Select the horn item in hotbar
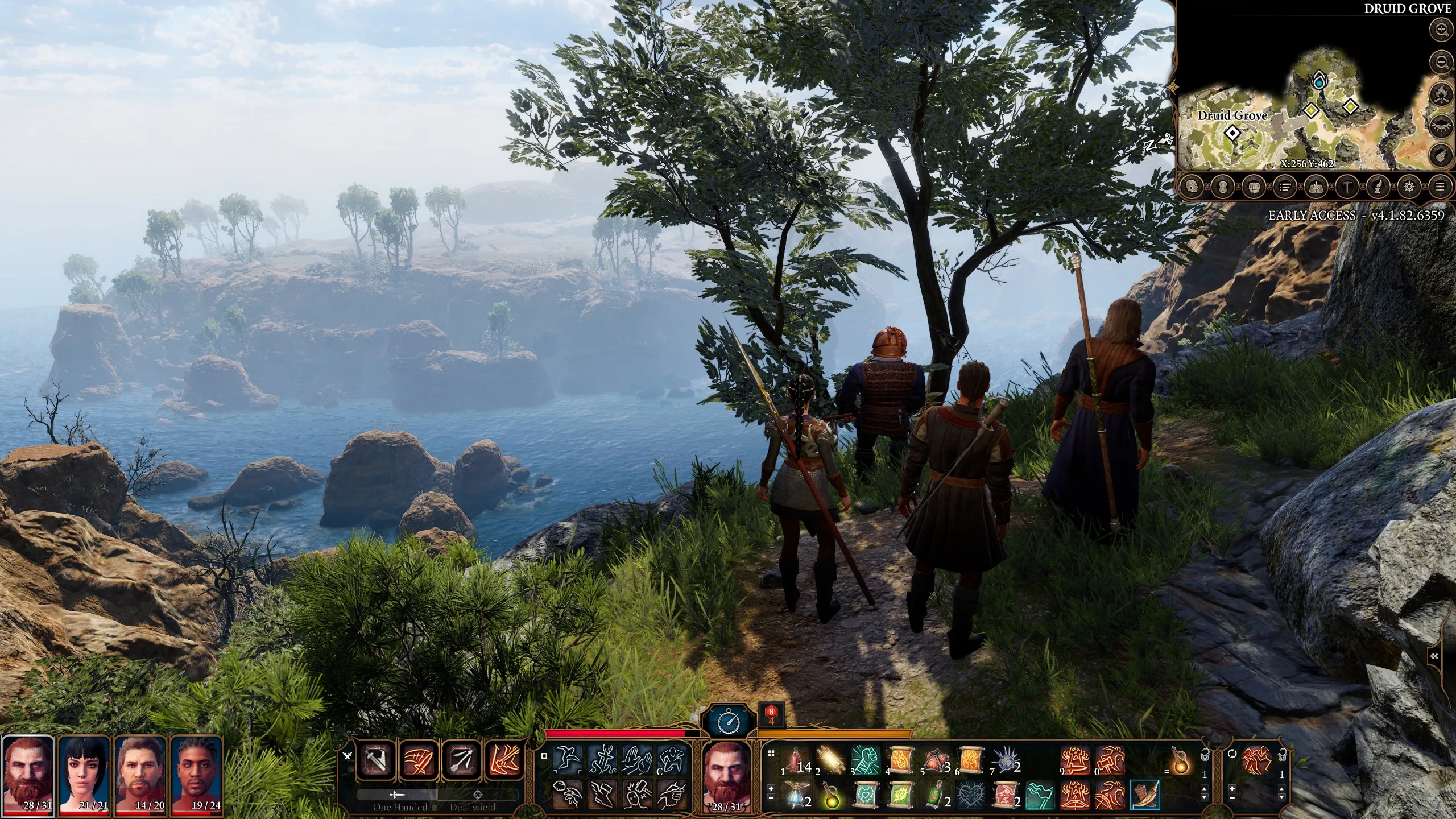This screenshot has height=819, width=1456. [x=1144, y=794]
